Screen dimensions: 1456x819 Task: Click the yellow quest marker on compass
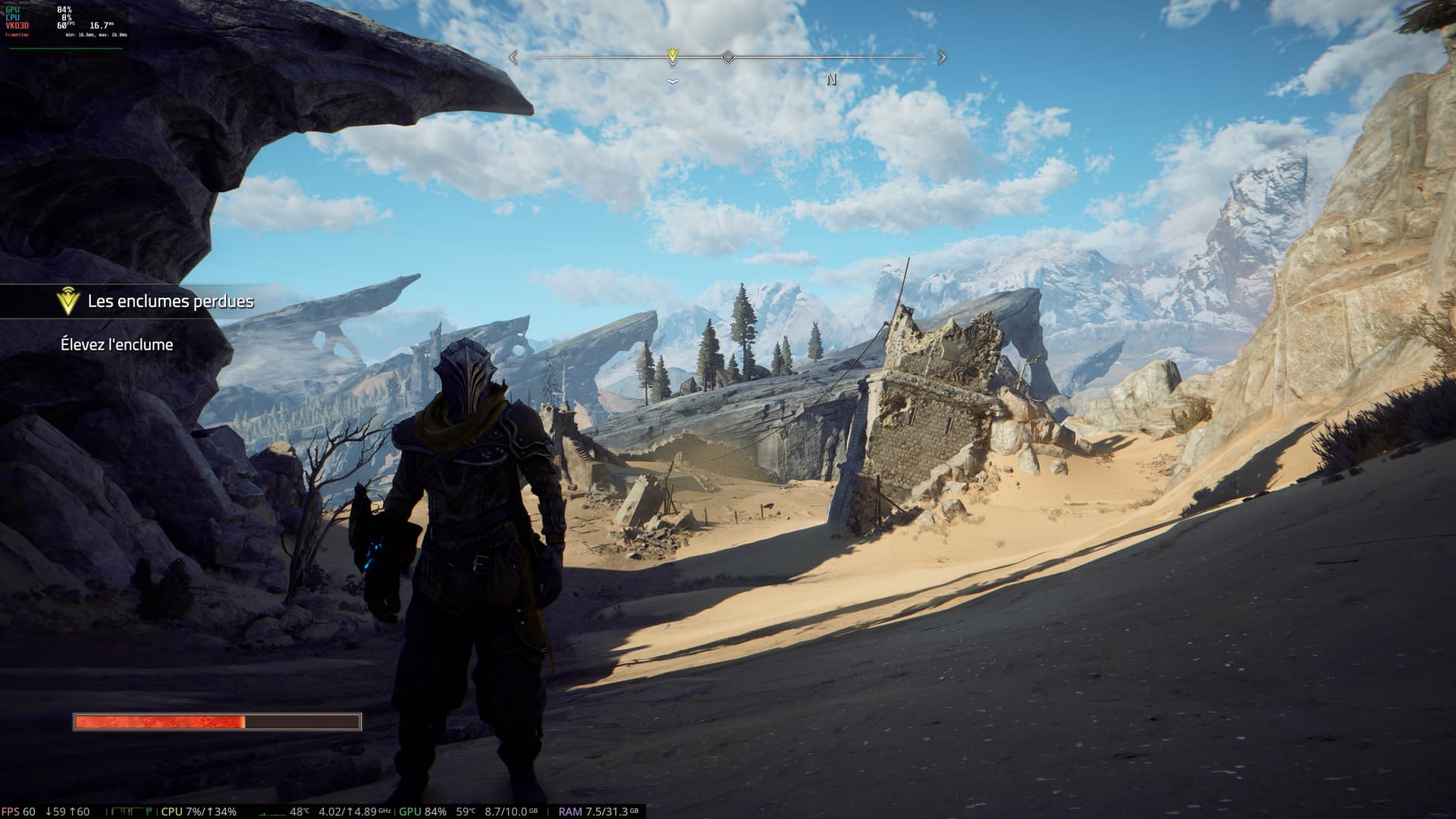pos(672,56)
